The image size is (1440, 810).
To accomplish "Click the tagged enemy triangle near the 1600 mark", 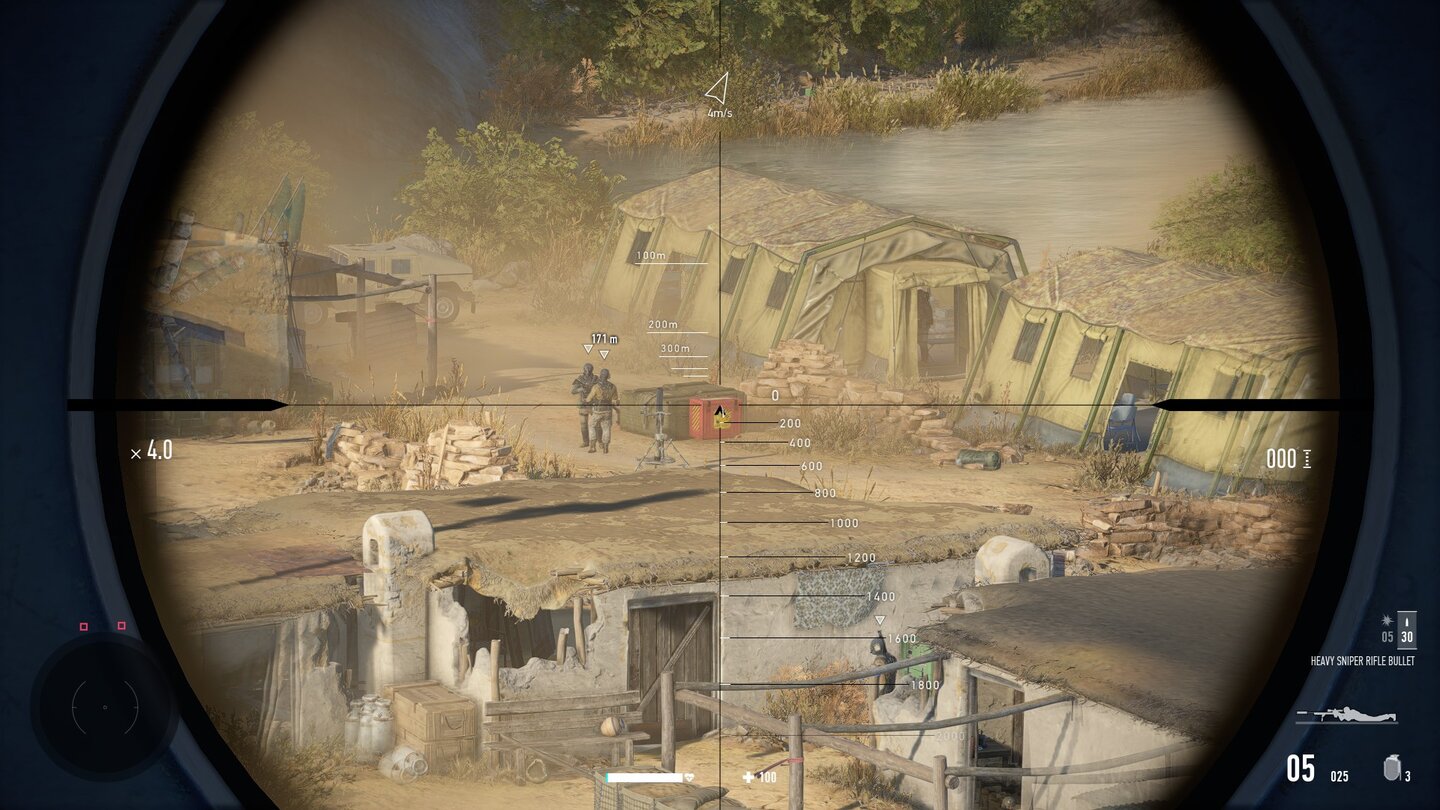I will [879, 621].
